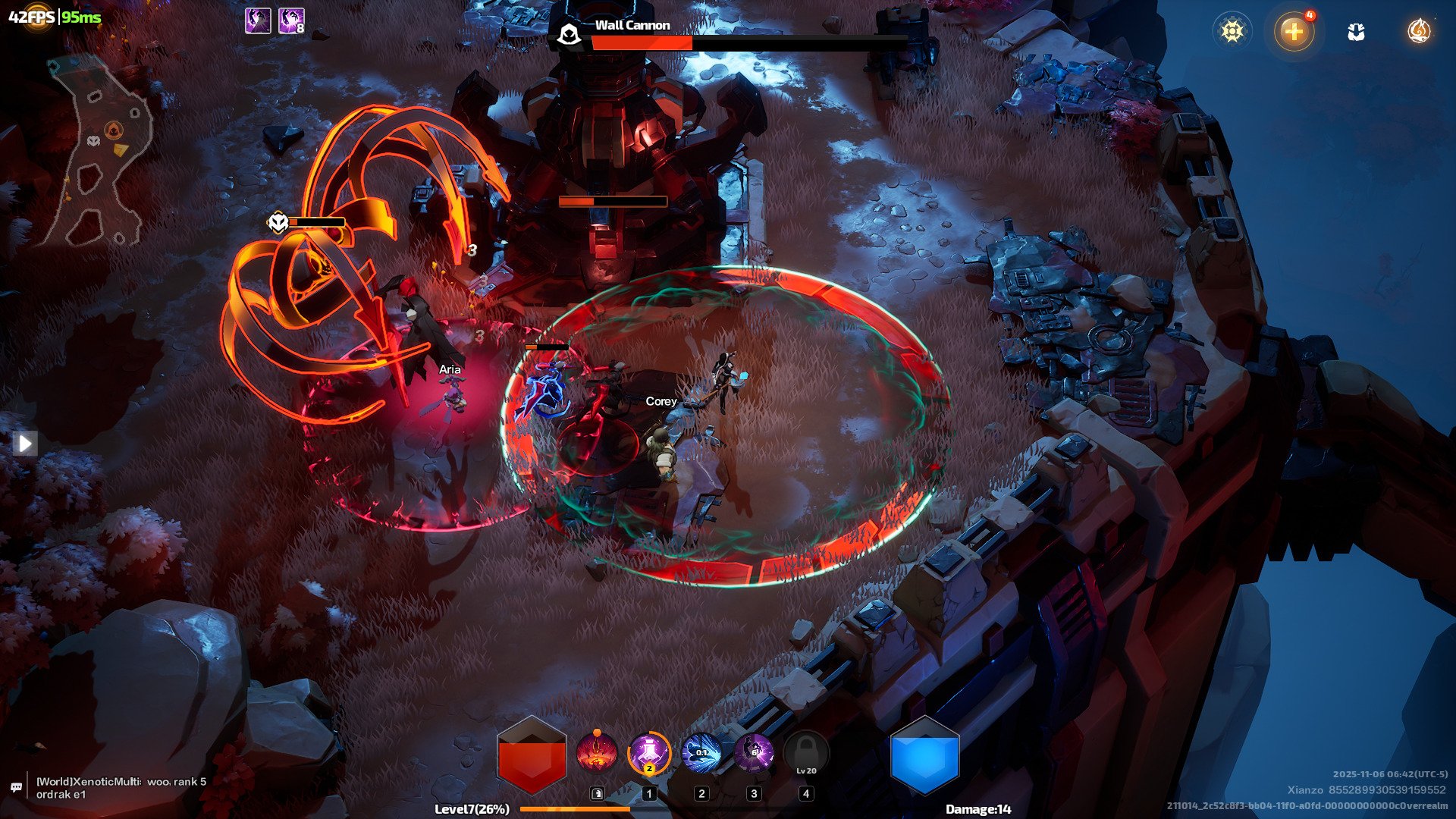Open the glowing flame emblem icon

pyautogui.click(x=1419, y=31)
